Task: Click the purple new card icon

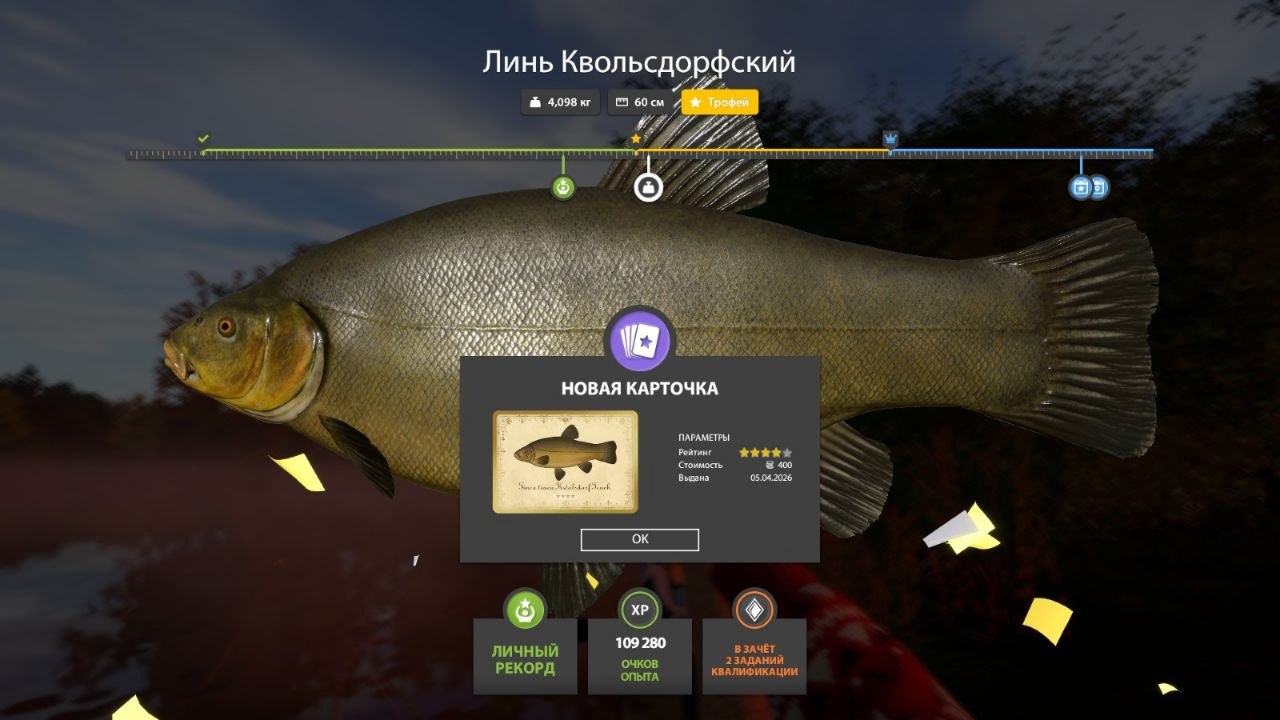Action: tap(640, 340)
